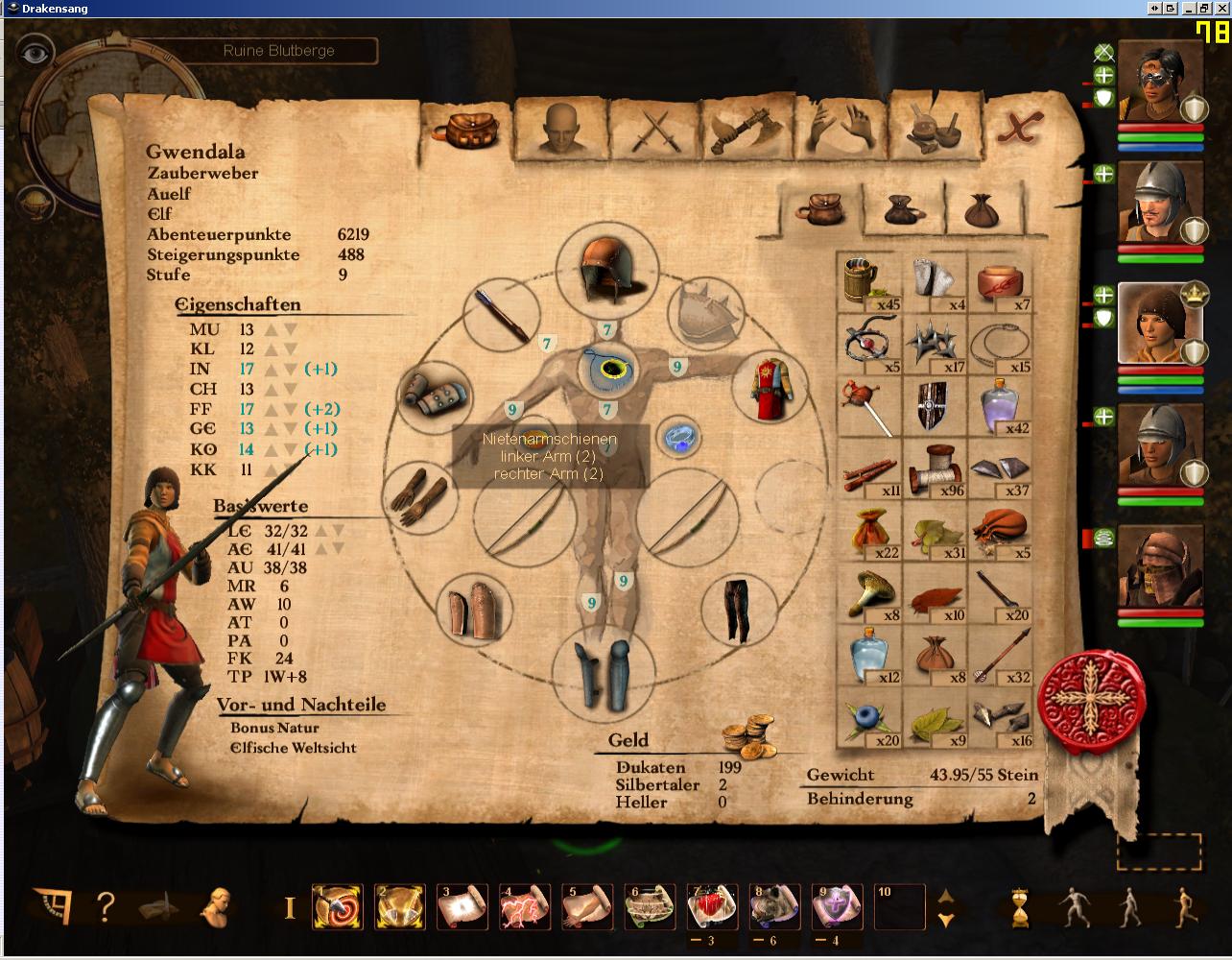The image size is (1232, 960).
Task: Select the crowned party member portrait
Action: 1160,322
